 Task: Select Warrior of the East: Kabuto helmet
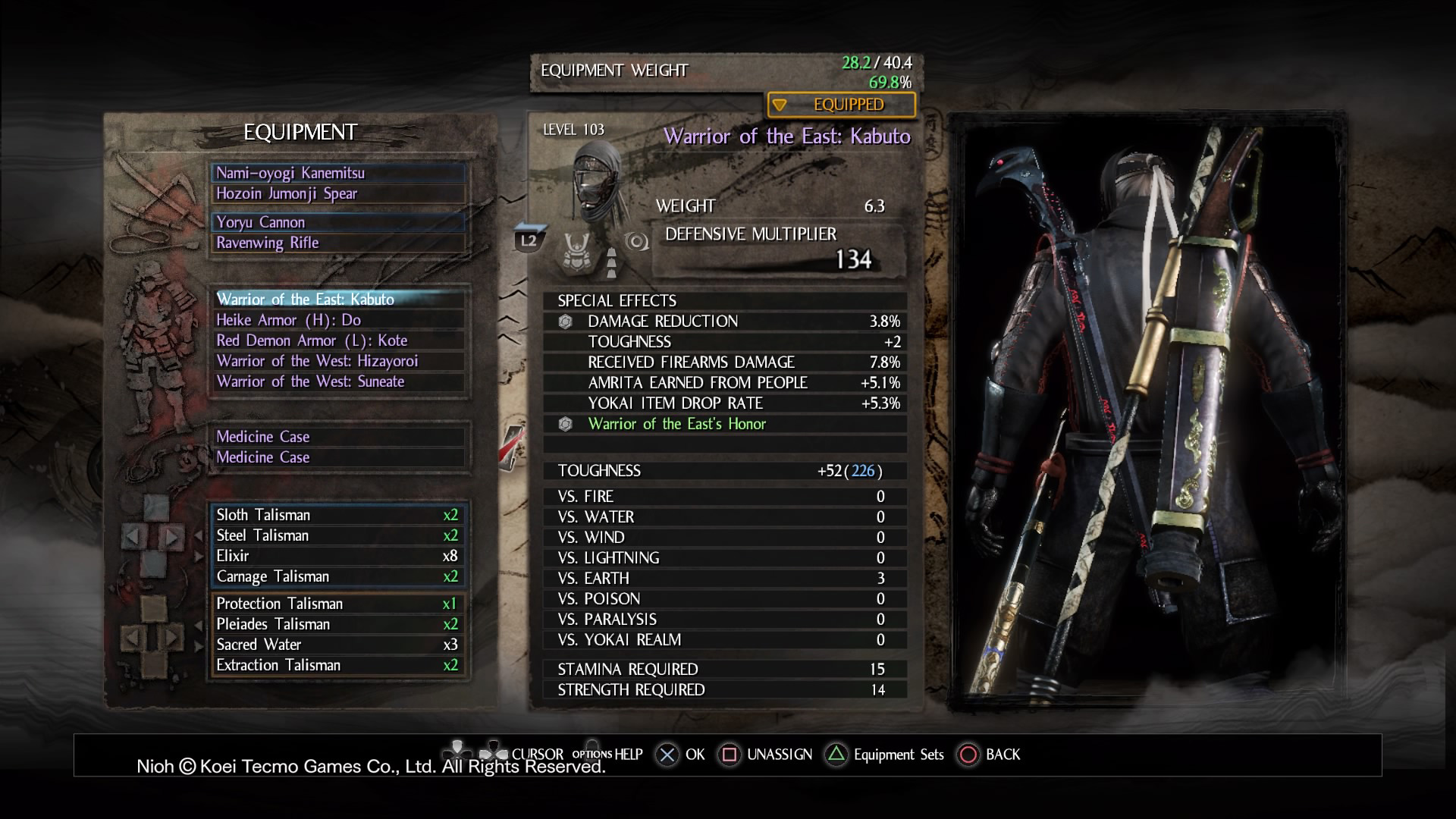click(338, 299)
